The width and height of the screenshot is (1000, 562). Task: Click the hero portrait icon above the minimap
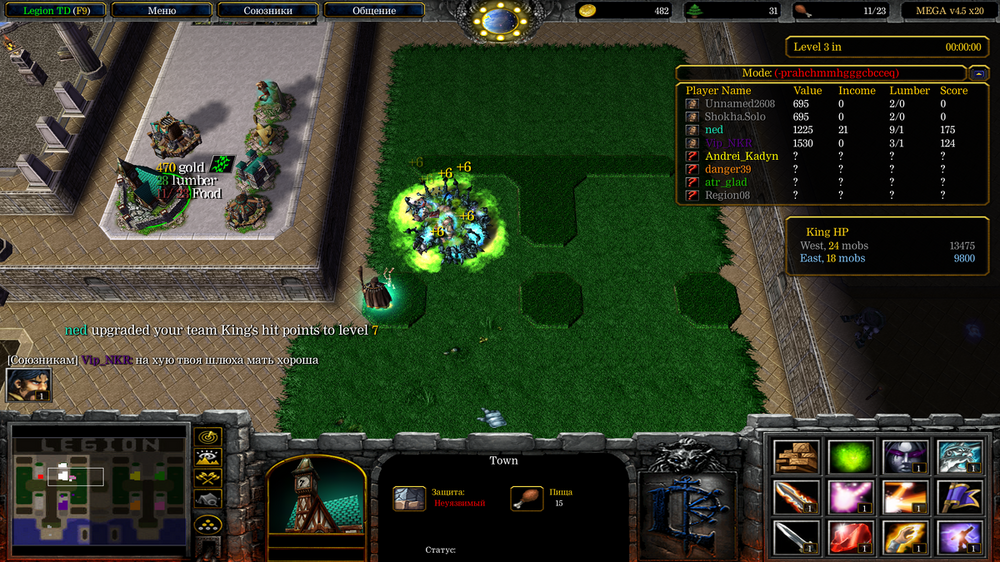[28, 385]
